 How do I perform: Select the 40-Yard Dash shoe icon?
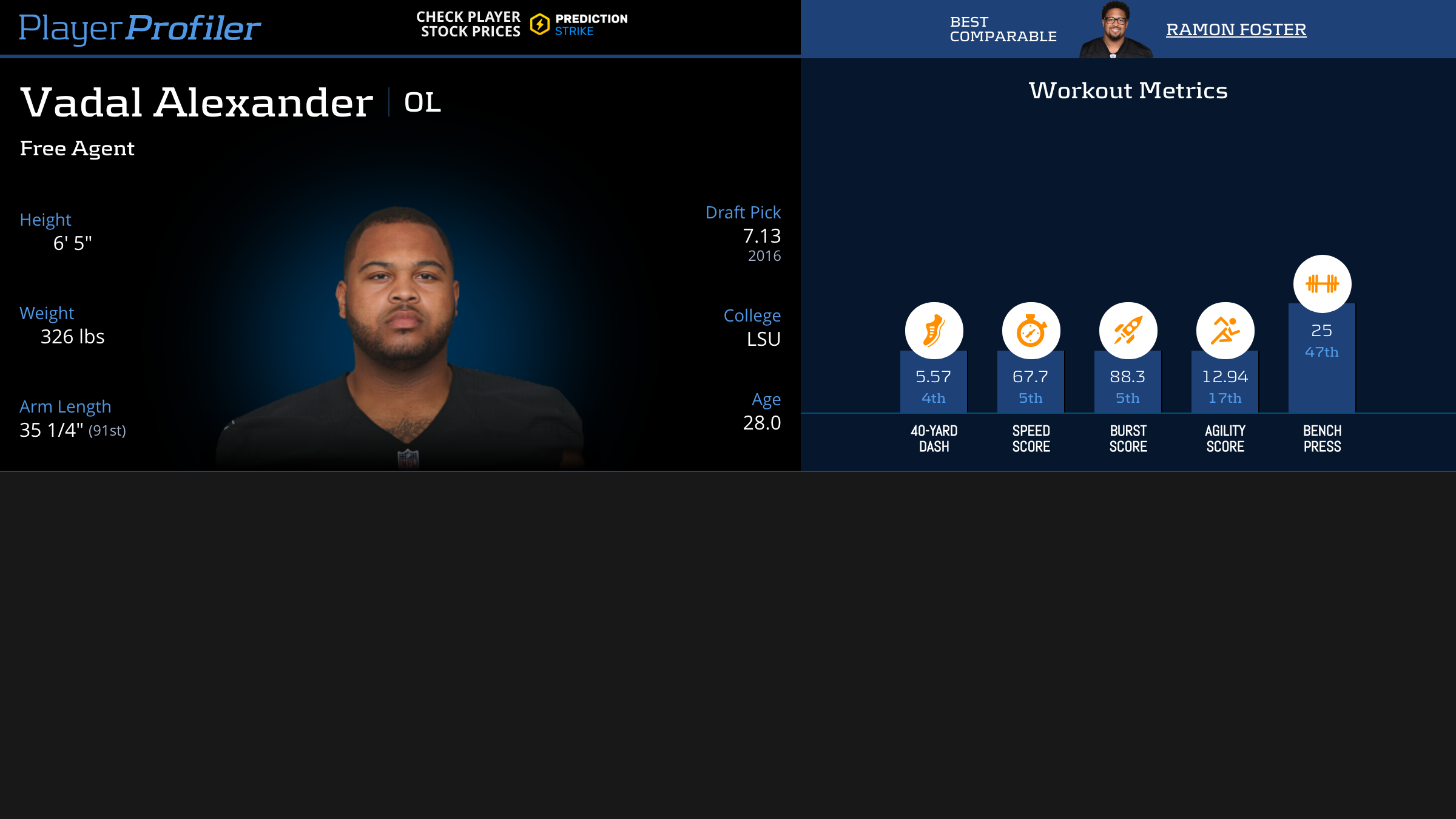tap(934, 331)
